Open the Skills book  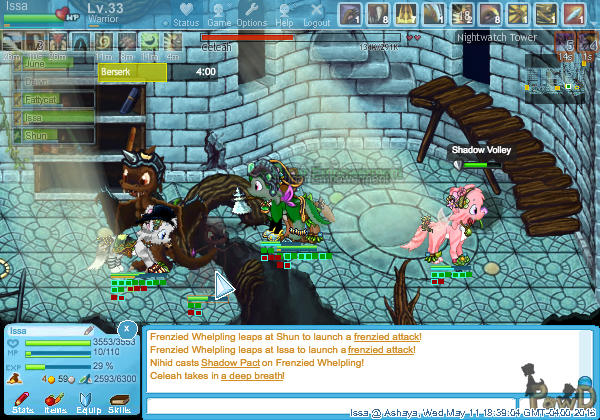tap(119, 402)
